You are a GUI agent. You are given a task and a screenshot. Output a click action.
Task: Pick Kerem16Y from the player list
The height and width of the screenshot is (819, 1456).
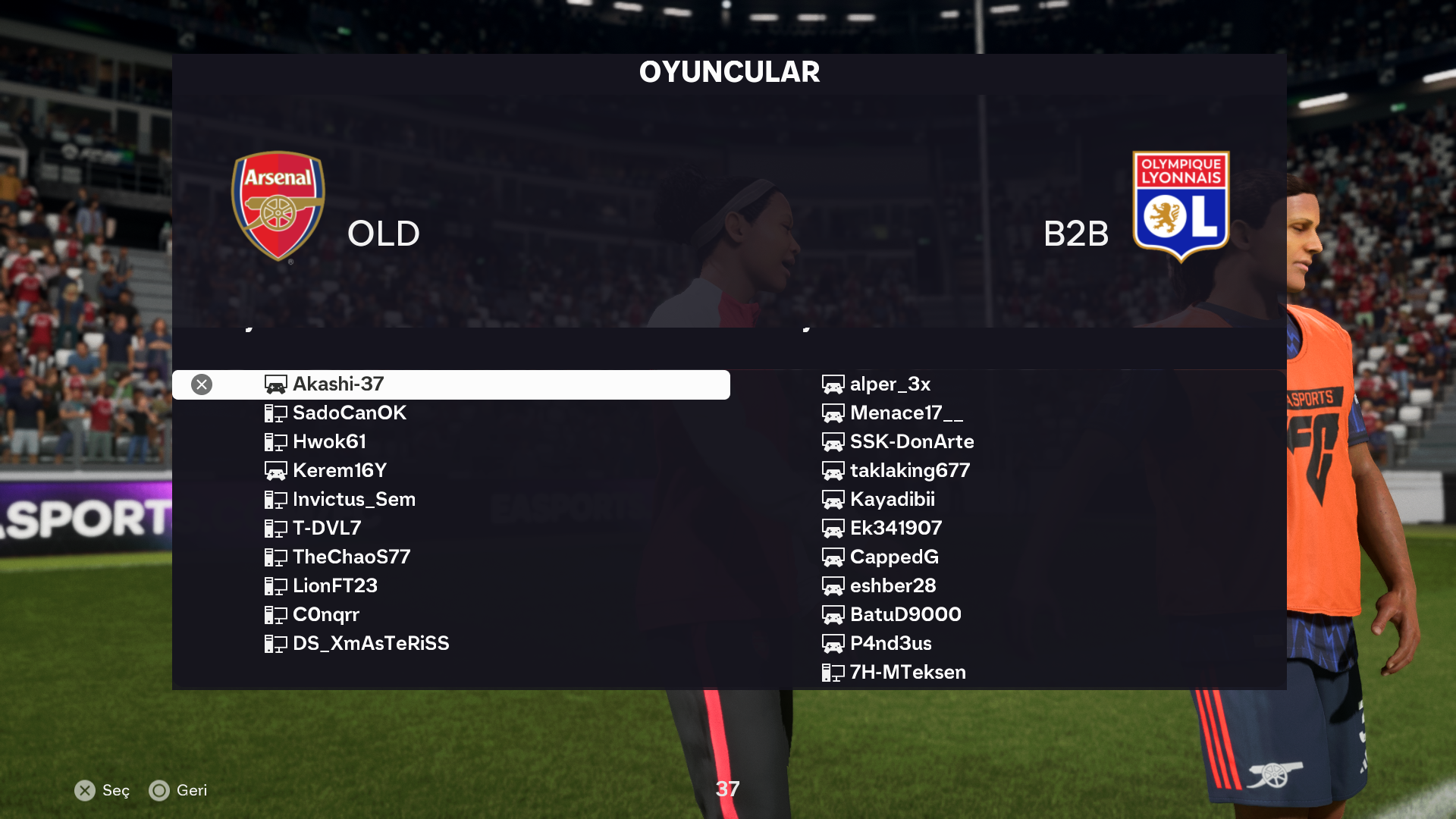(339, 471)
